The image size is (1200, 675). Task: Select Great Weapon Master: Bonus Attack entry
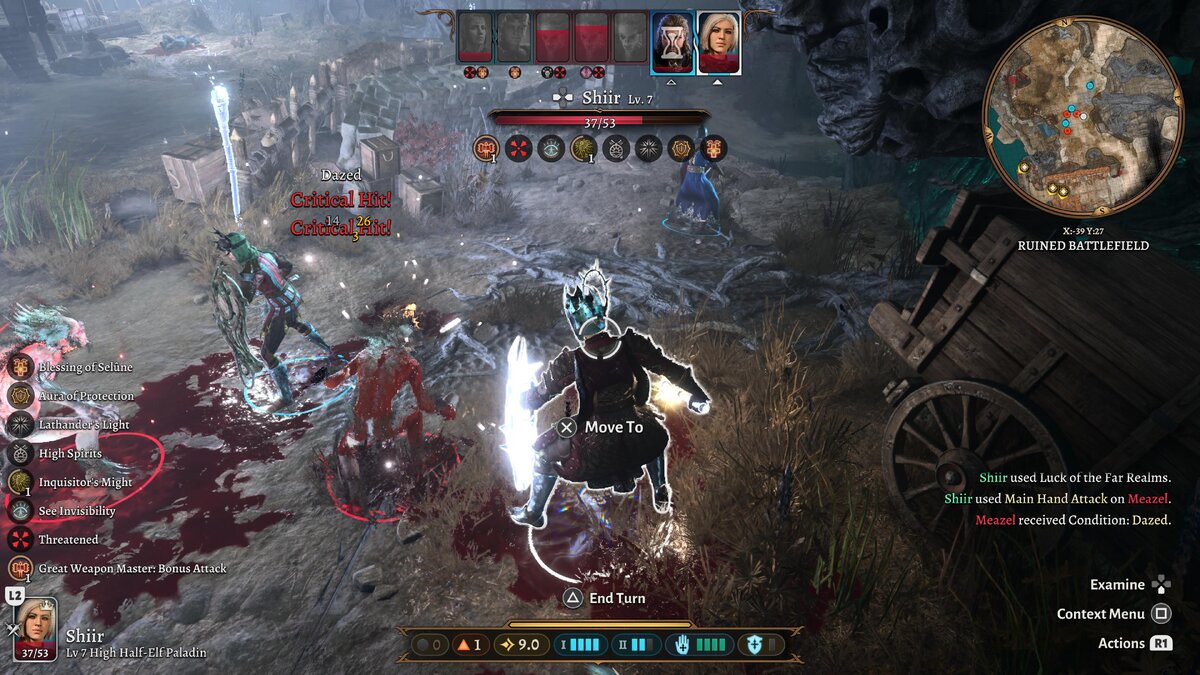132,569
